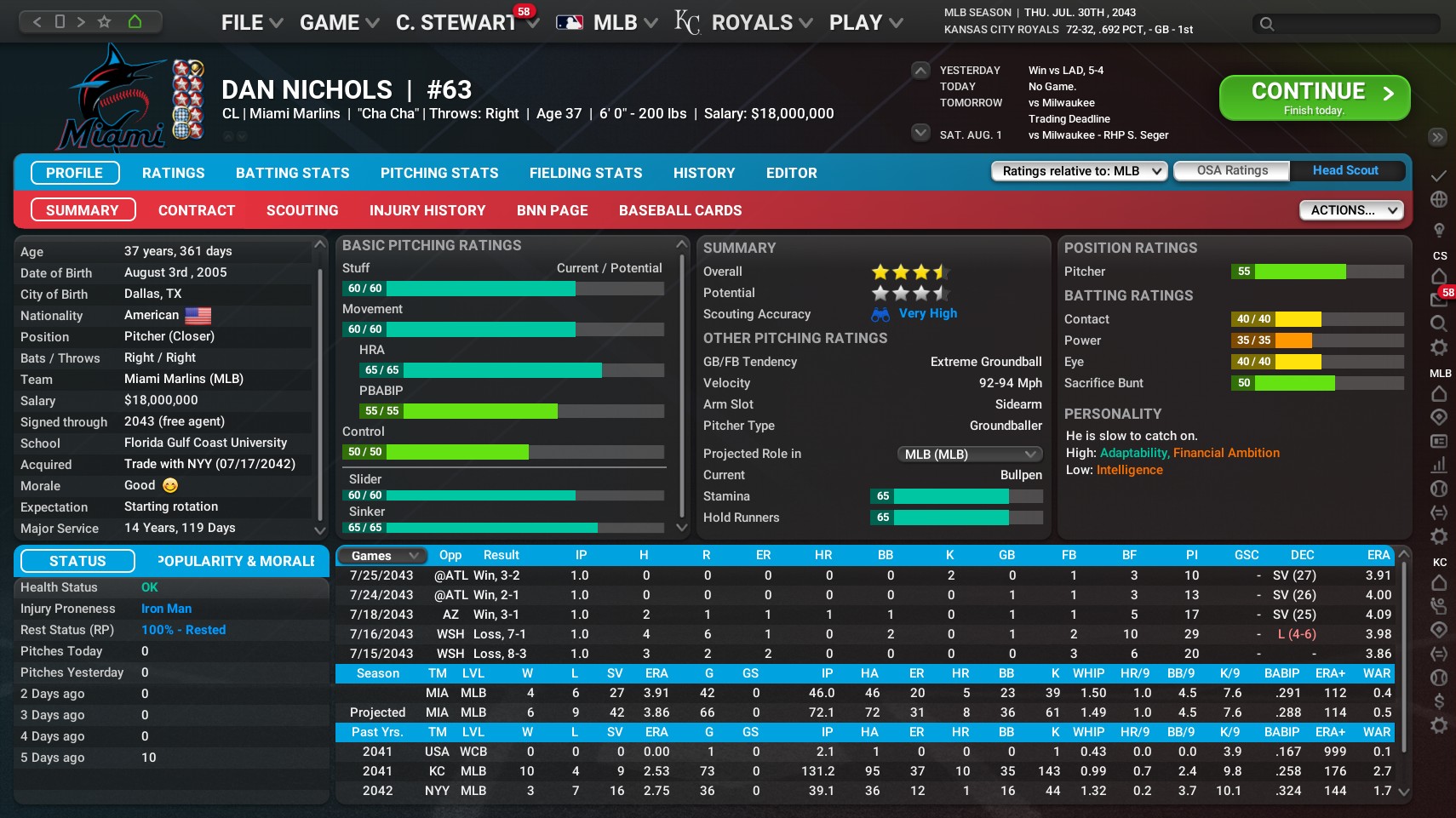This screenshot has width=1456, height=818.
Task: Open the Games filter dropdown in stats table
Action: pyautogui.click(x=381, y=555)
